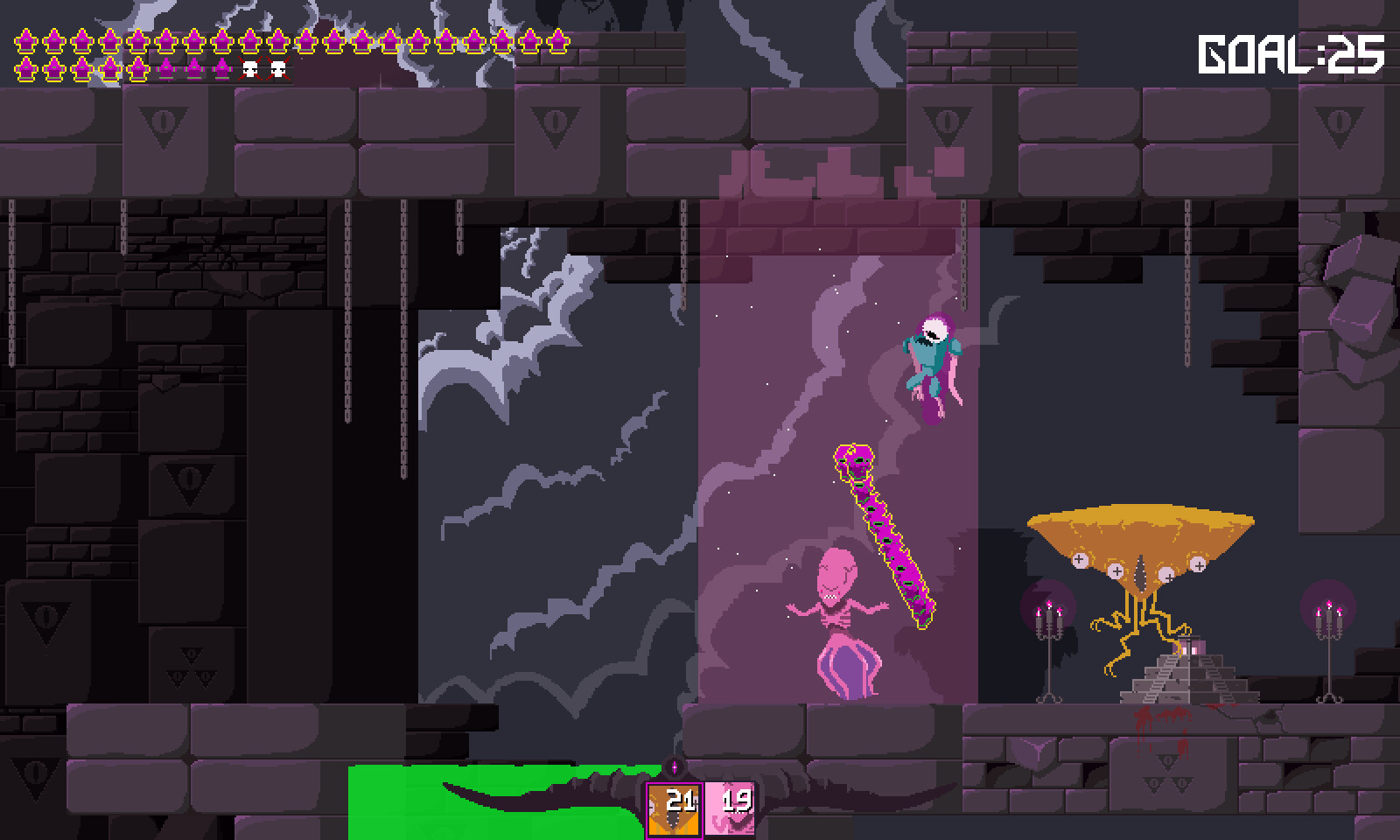1400x840 pixels.
Task: Click the dimmed crown beside the skull icons
Action: (x=220, y=66)
